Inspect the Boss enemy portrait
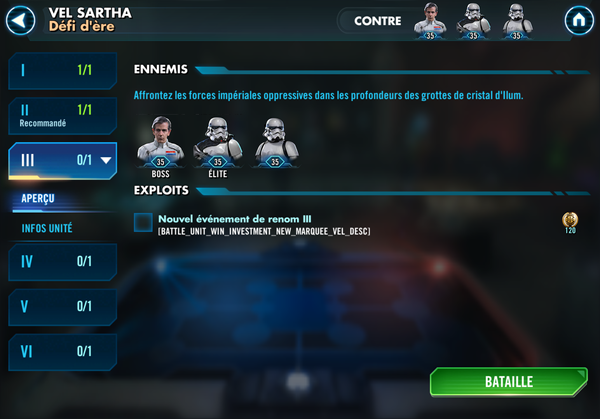The image size is (600, 419). click(x=160, y=142)
